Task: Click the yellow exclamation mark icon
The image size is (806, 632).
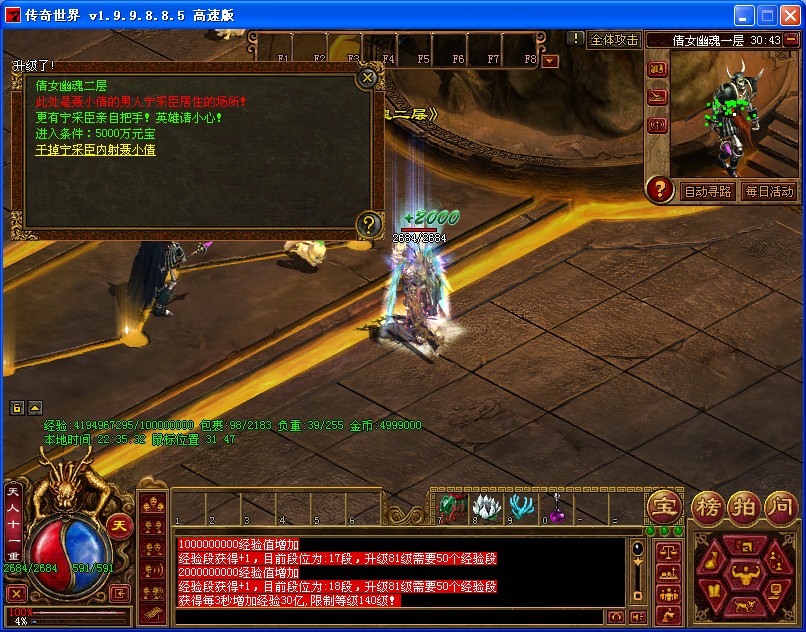Action: (574, 39)
